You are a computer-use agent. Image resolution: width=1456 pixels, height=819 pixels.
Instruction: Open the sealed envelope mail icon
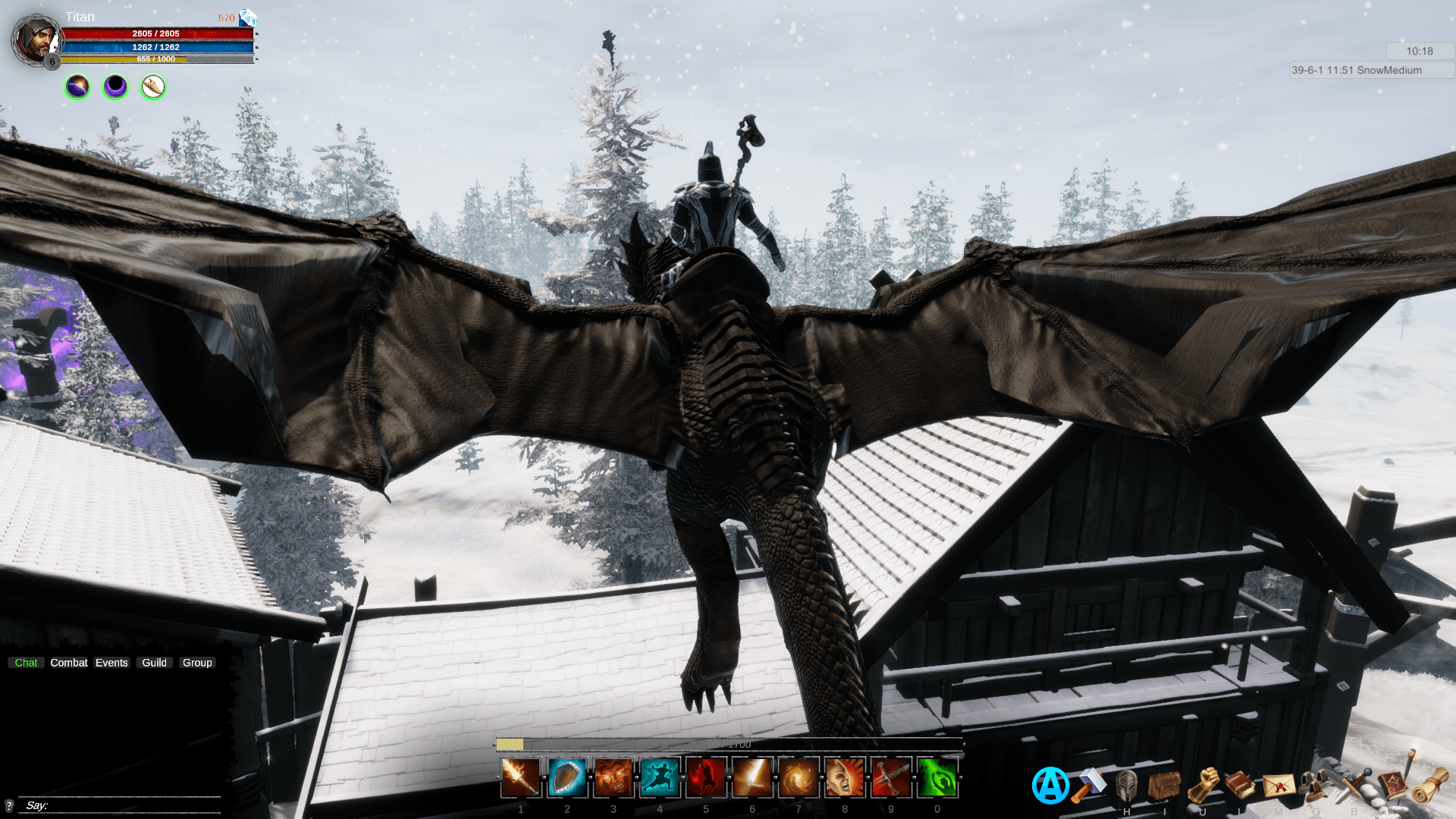1279,785
